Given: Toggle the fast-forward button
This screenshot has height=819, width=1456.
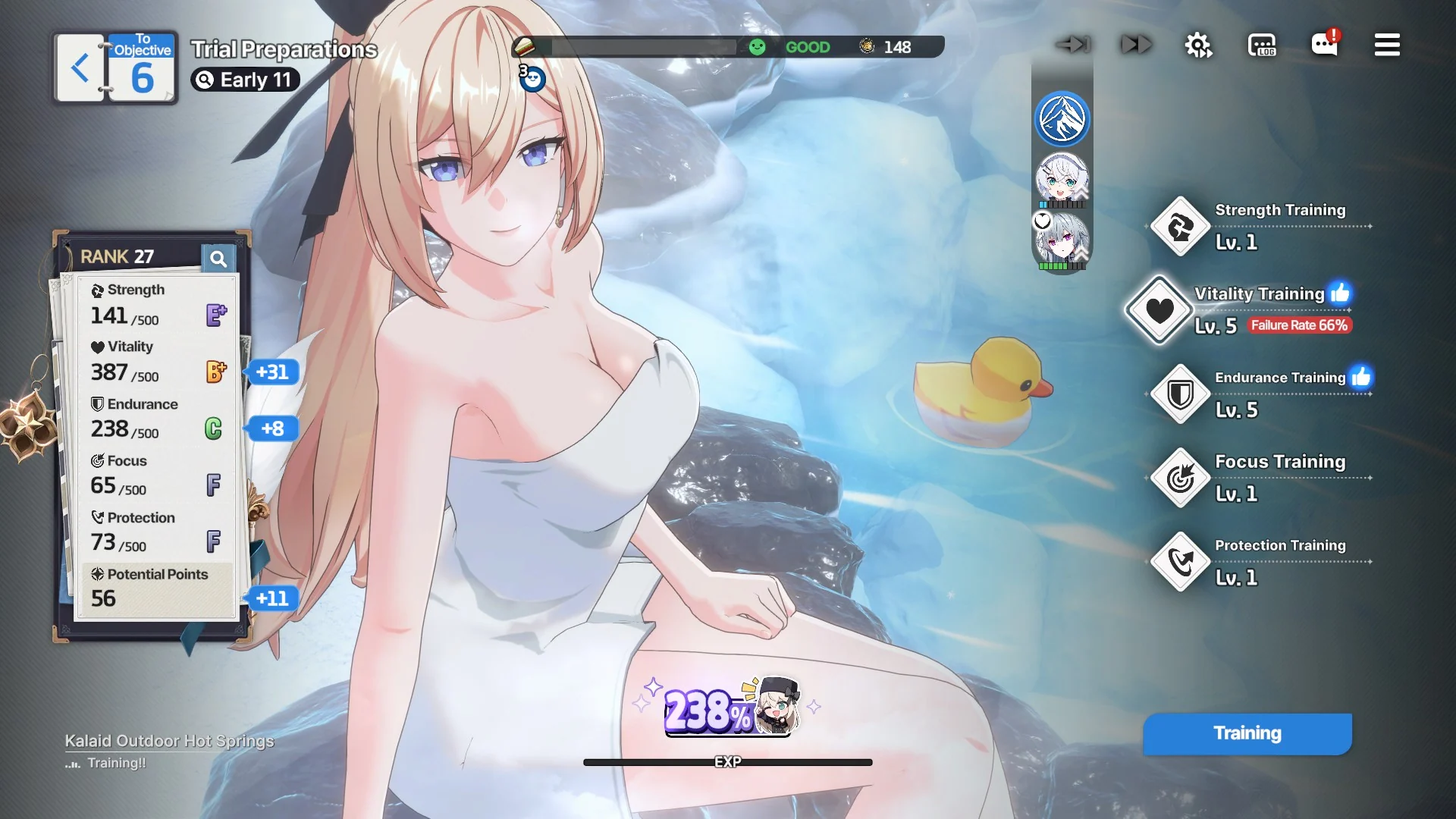Looking at the screenshot, I should coord(1136,45).
